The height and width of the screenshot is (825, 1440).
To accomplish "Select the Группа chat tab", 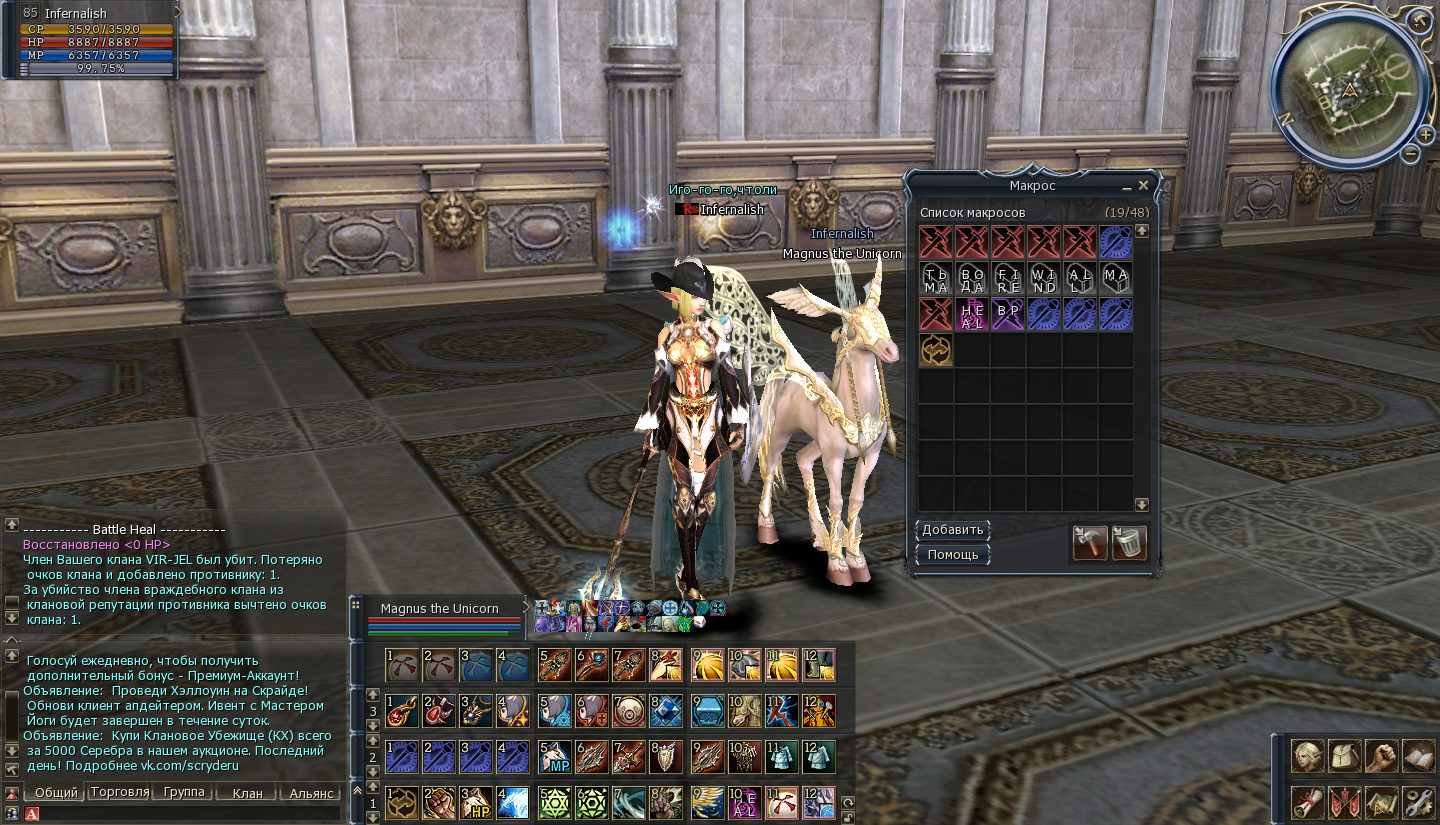I will coord(183,792).
